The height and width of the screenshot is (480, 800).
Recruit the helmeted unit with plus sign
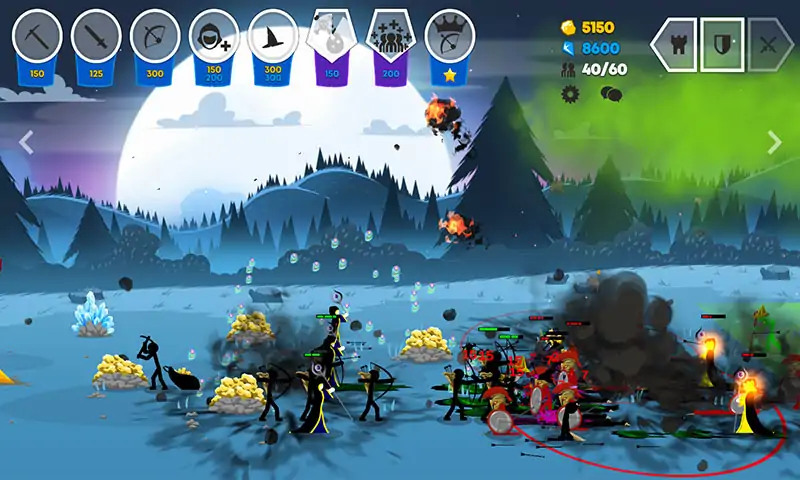coord(214,36)
